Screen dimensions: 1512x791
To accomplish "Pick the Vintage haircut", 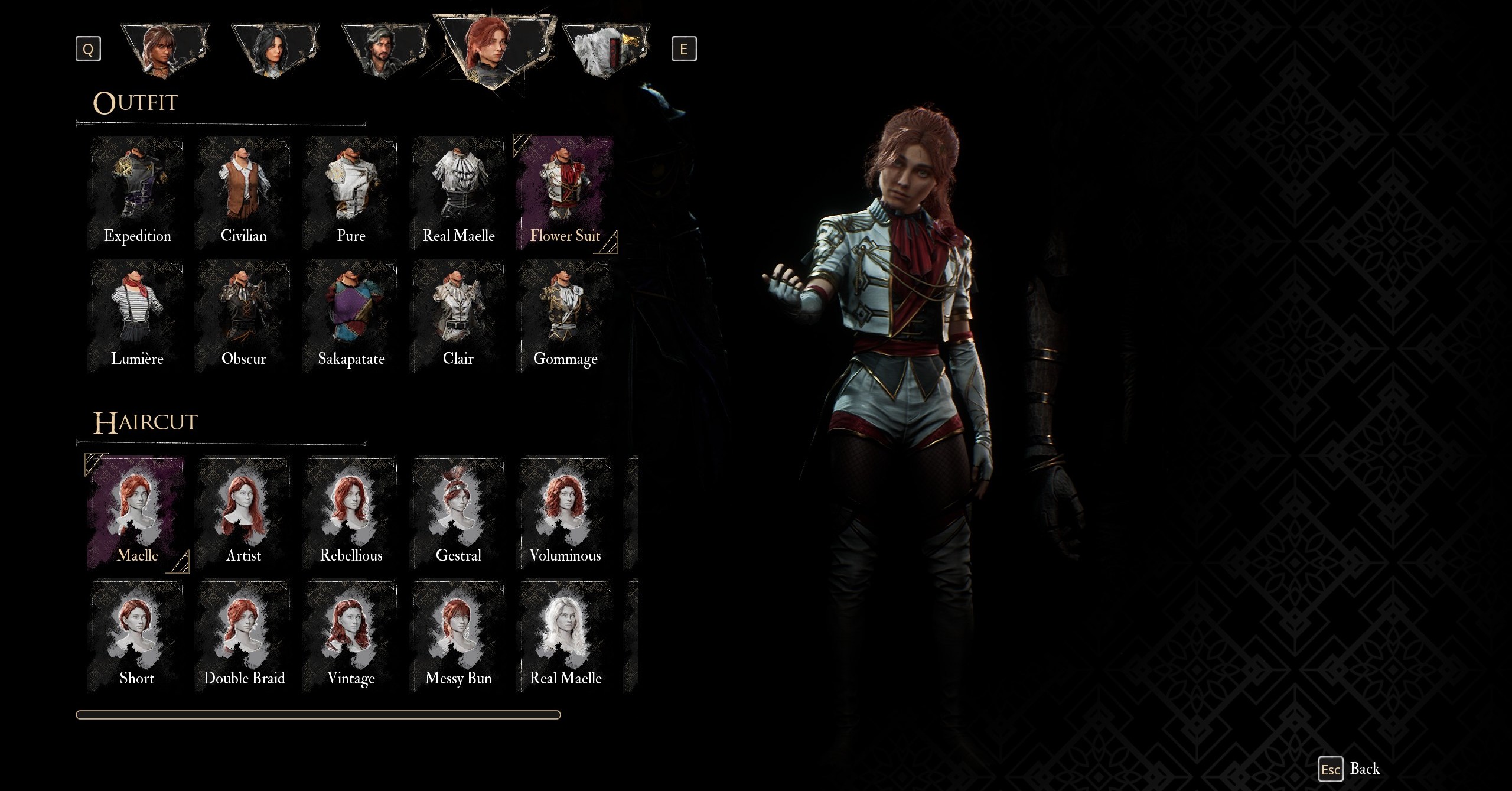I will click(x=351, y=636).
